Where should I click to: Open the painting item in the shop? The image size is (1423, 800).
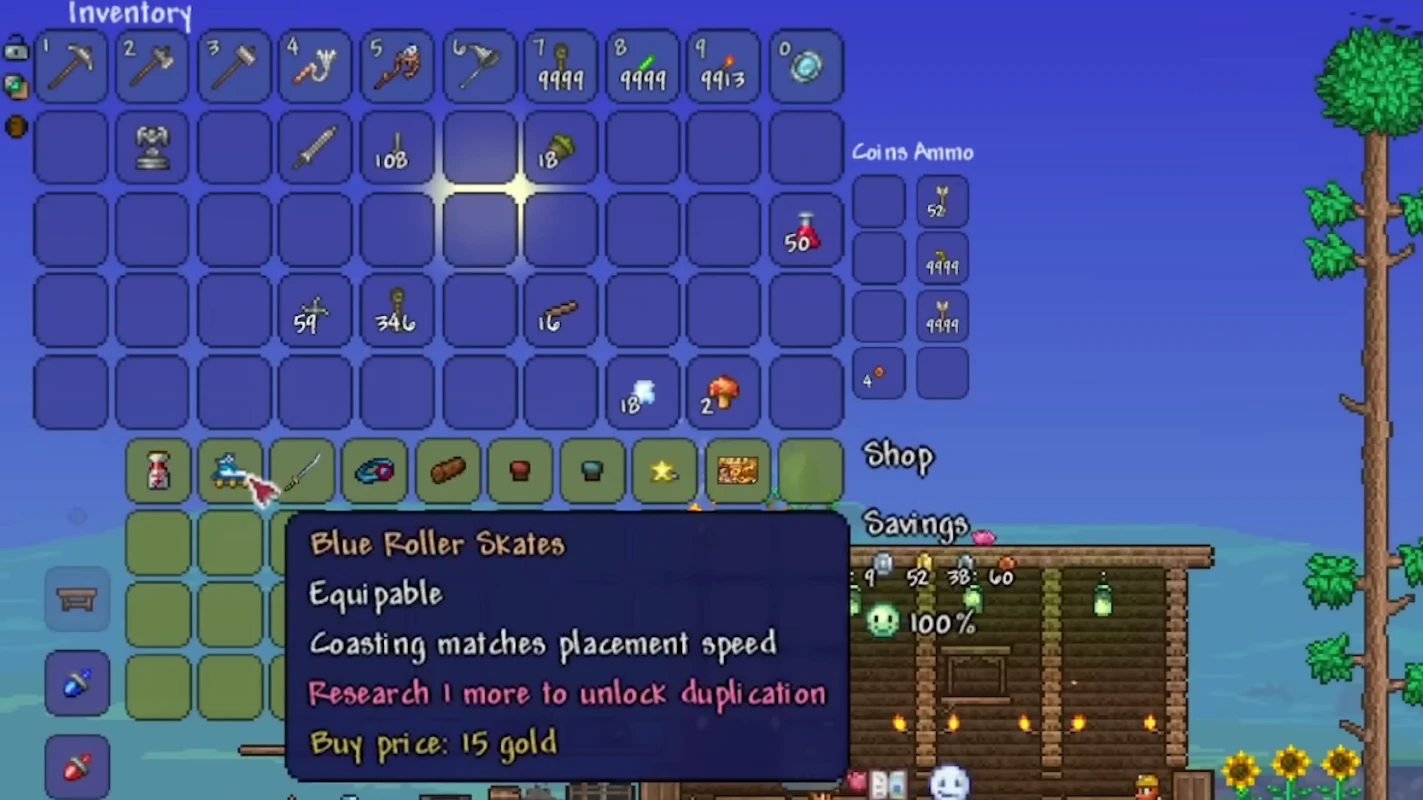[735, 471]
